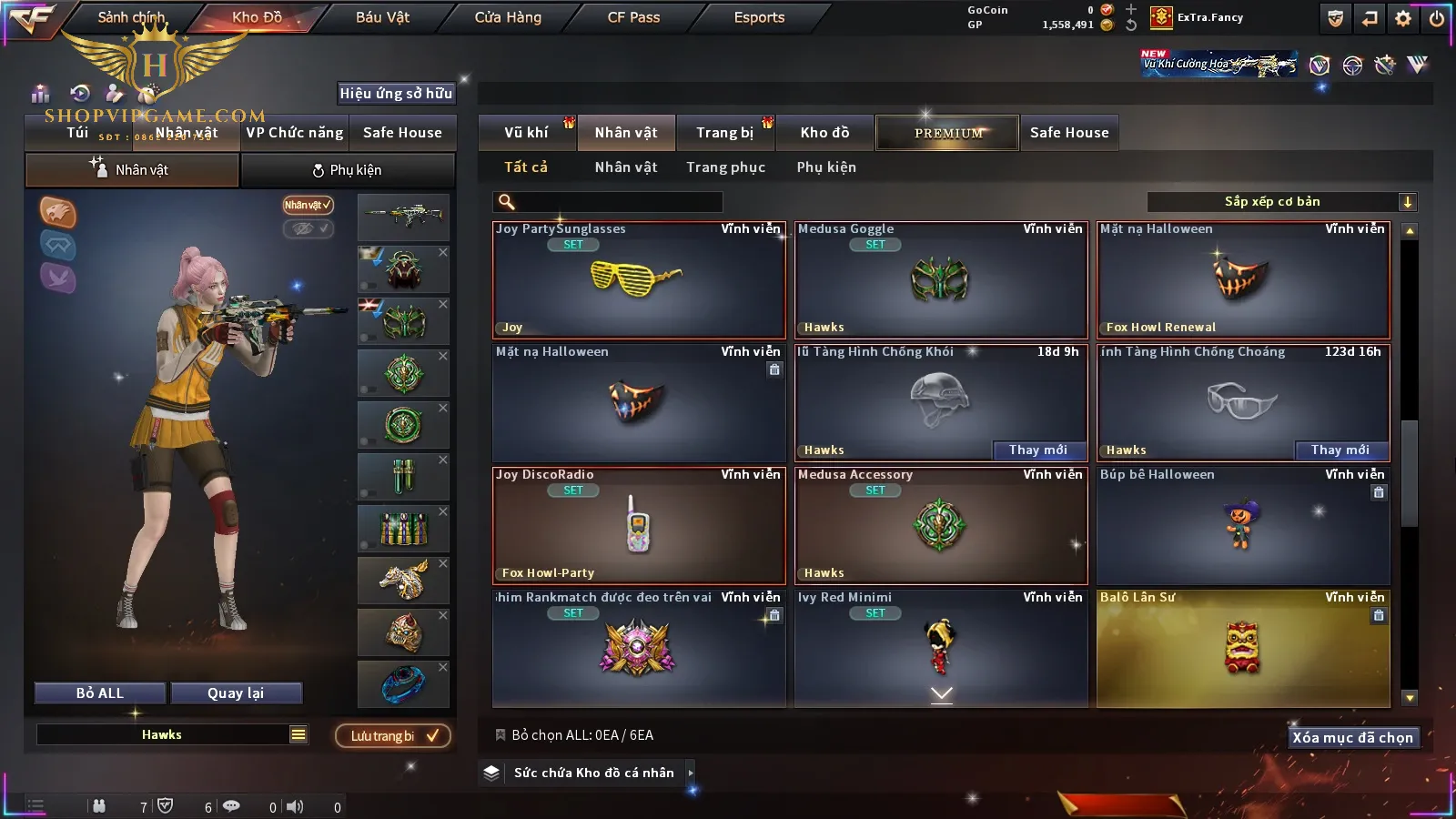Click the Bỏ ALL button
The height and width of the screenshot is (819, 1456).
[100, 693]
